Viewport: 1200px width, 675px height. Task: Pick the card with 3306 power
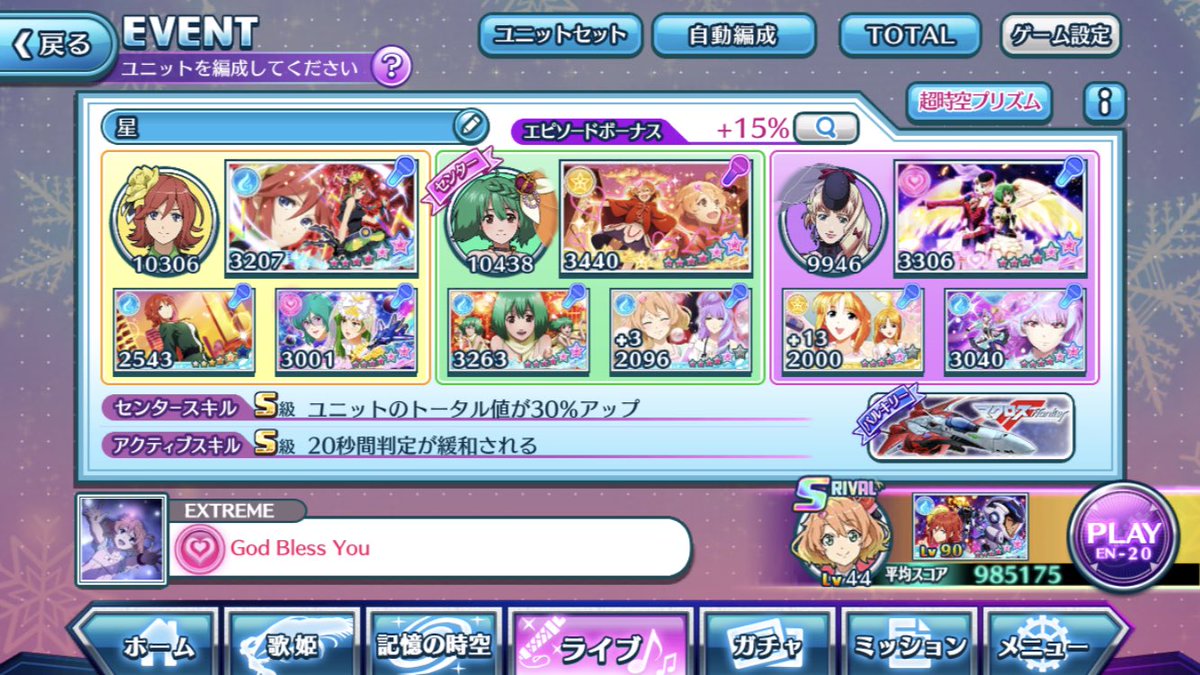990,216
